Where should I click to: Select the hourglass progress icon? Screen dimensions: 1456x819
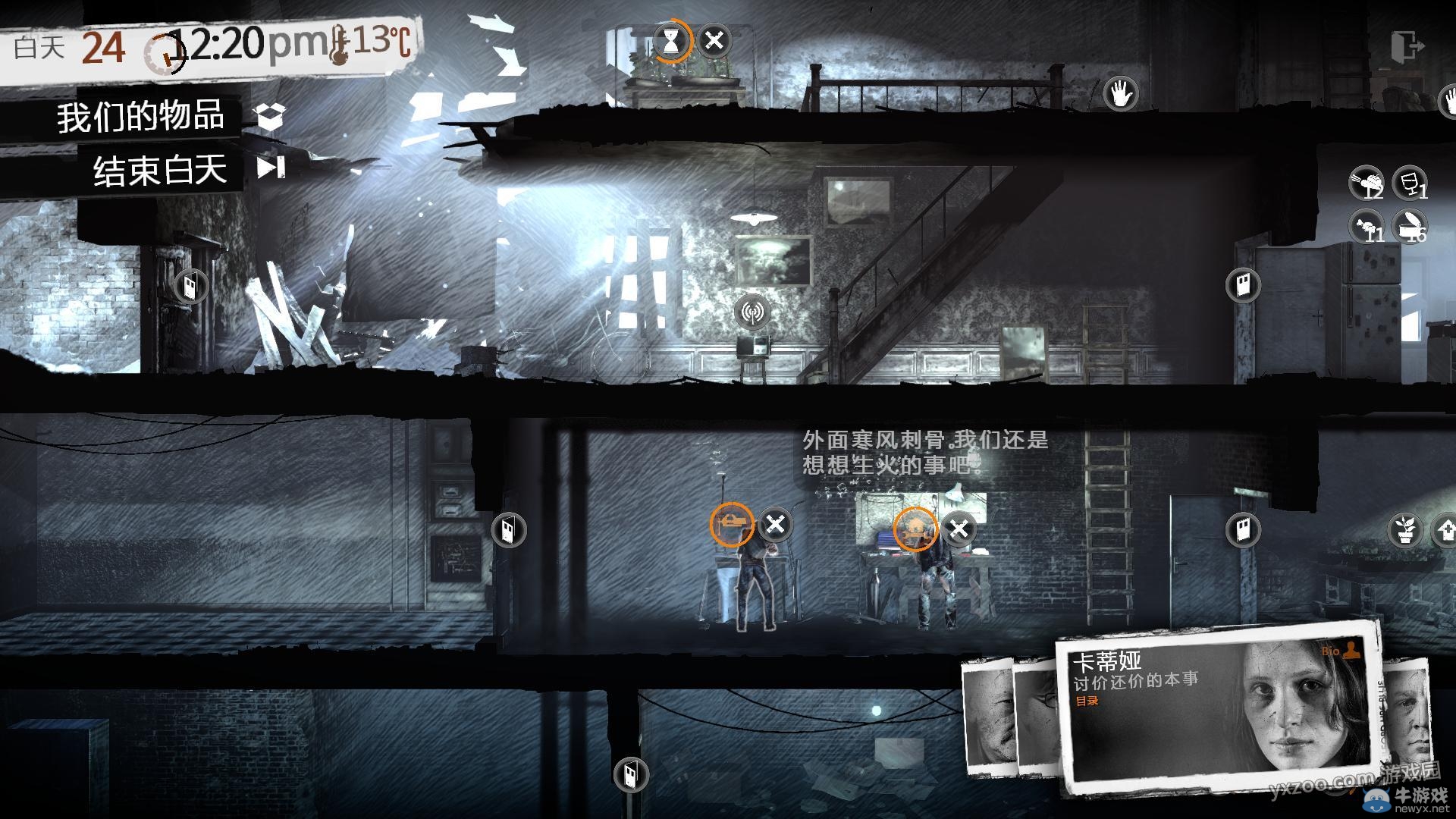pyautogui.click(x=671, y=40)
